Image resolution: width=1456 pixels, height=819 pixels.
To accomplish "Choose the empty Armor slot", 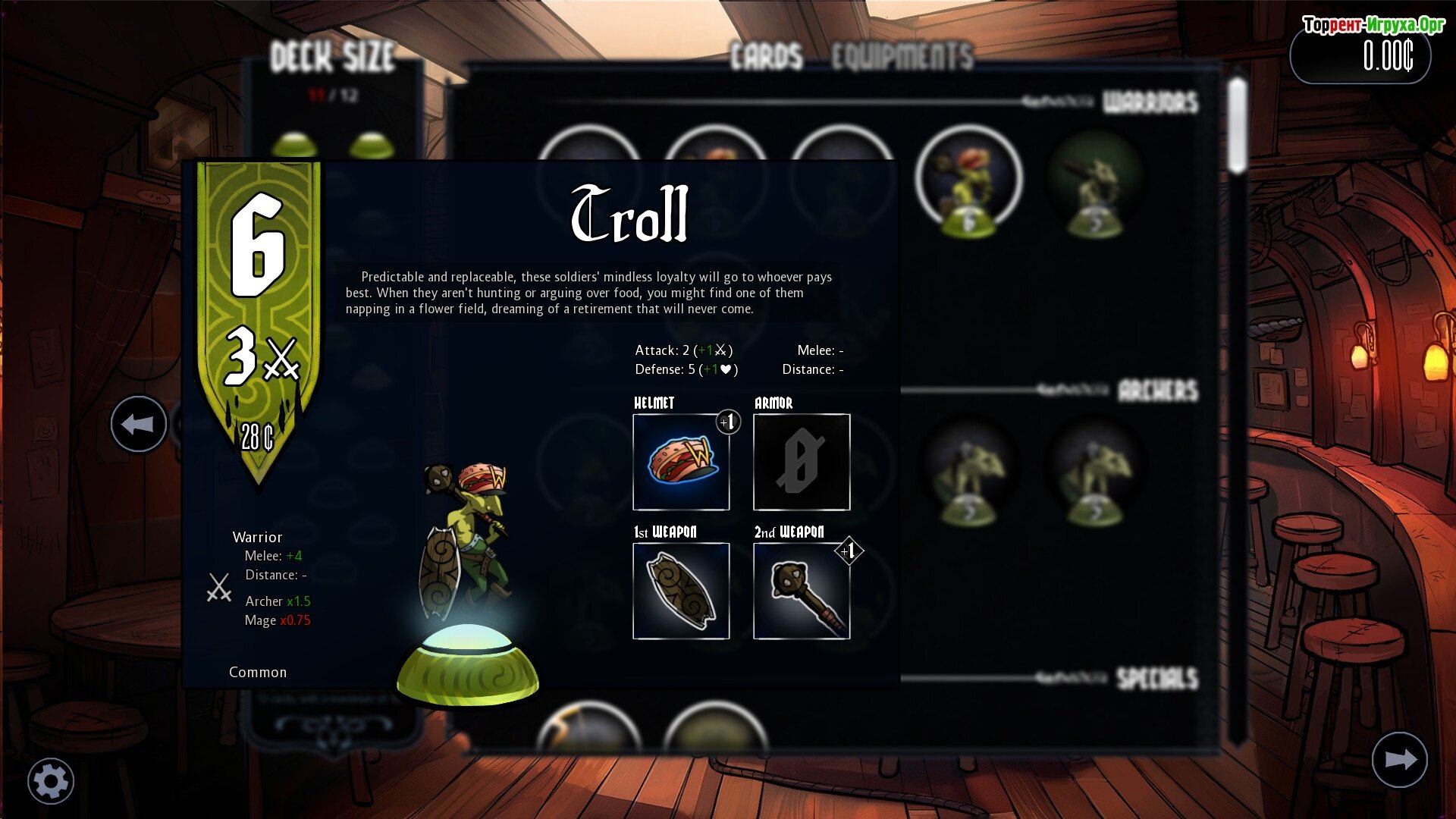I will point(802,462).
